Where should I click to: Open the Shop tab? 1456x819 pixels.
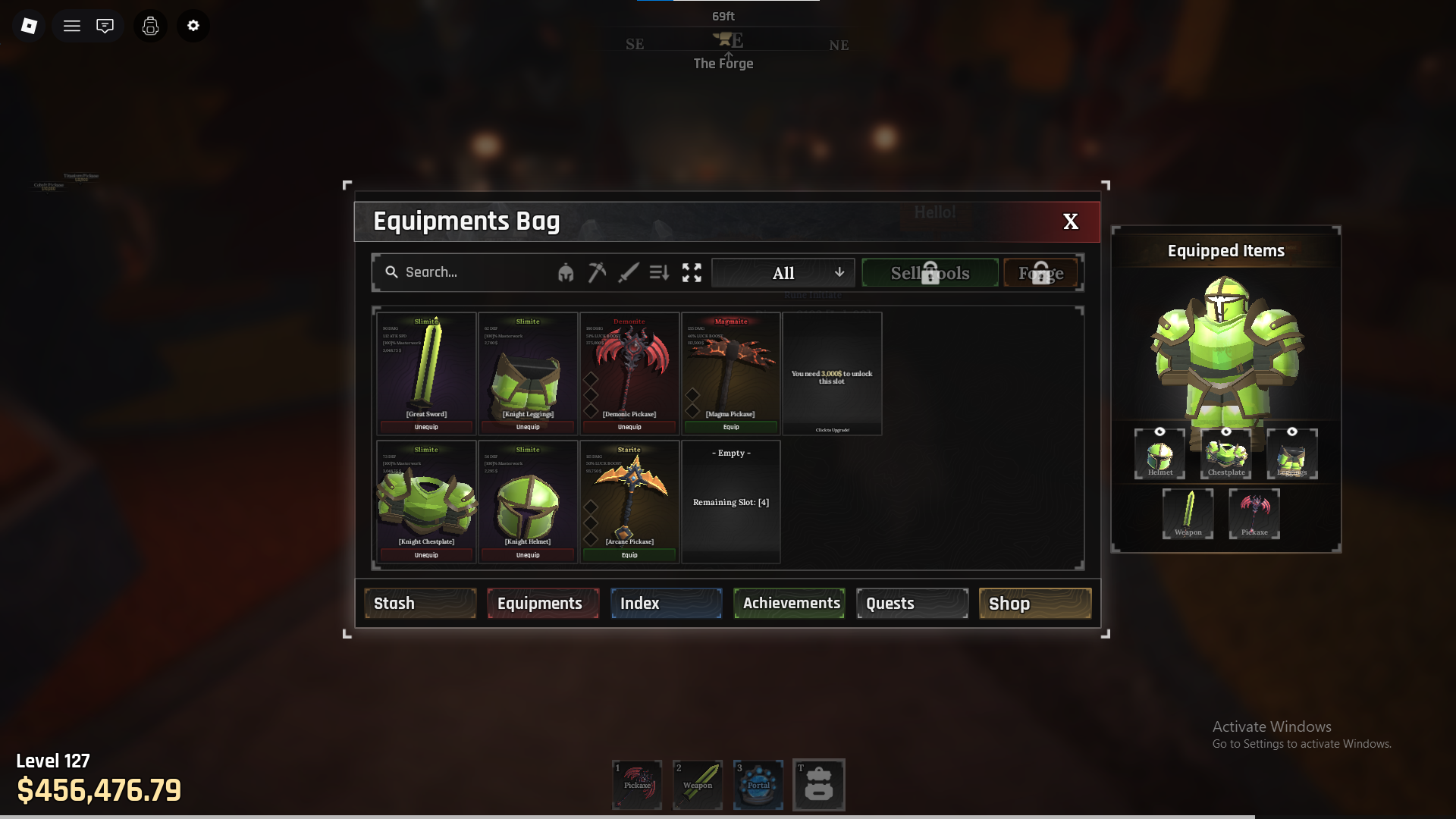(1035, 604)
